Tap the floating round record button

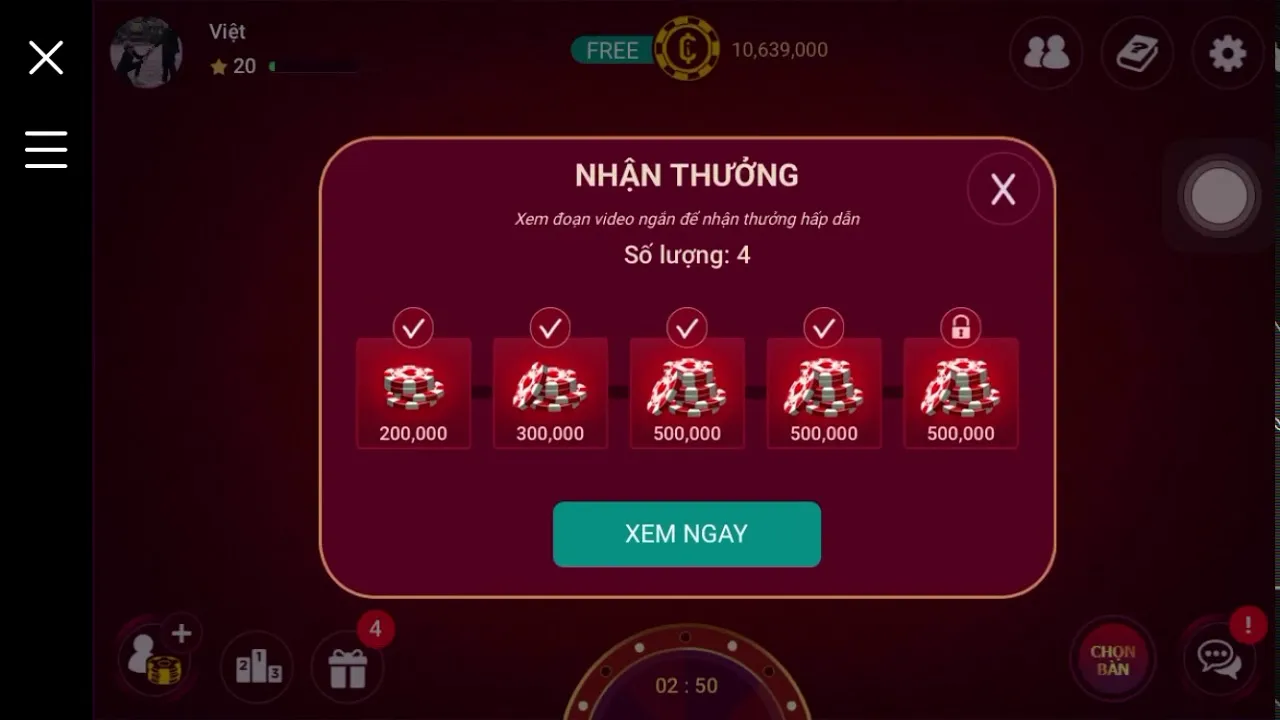1219,196
